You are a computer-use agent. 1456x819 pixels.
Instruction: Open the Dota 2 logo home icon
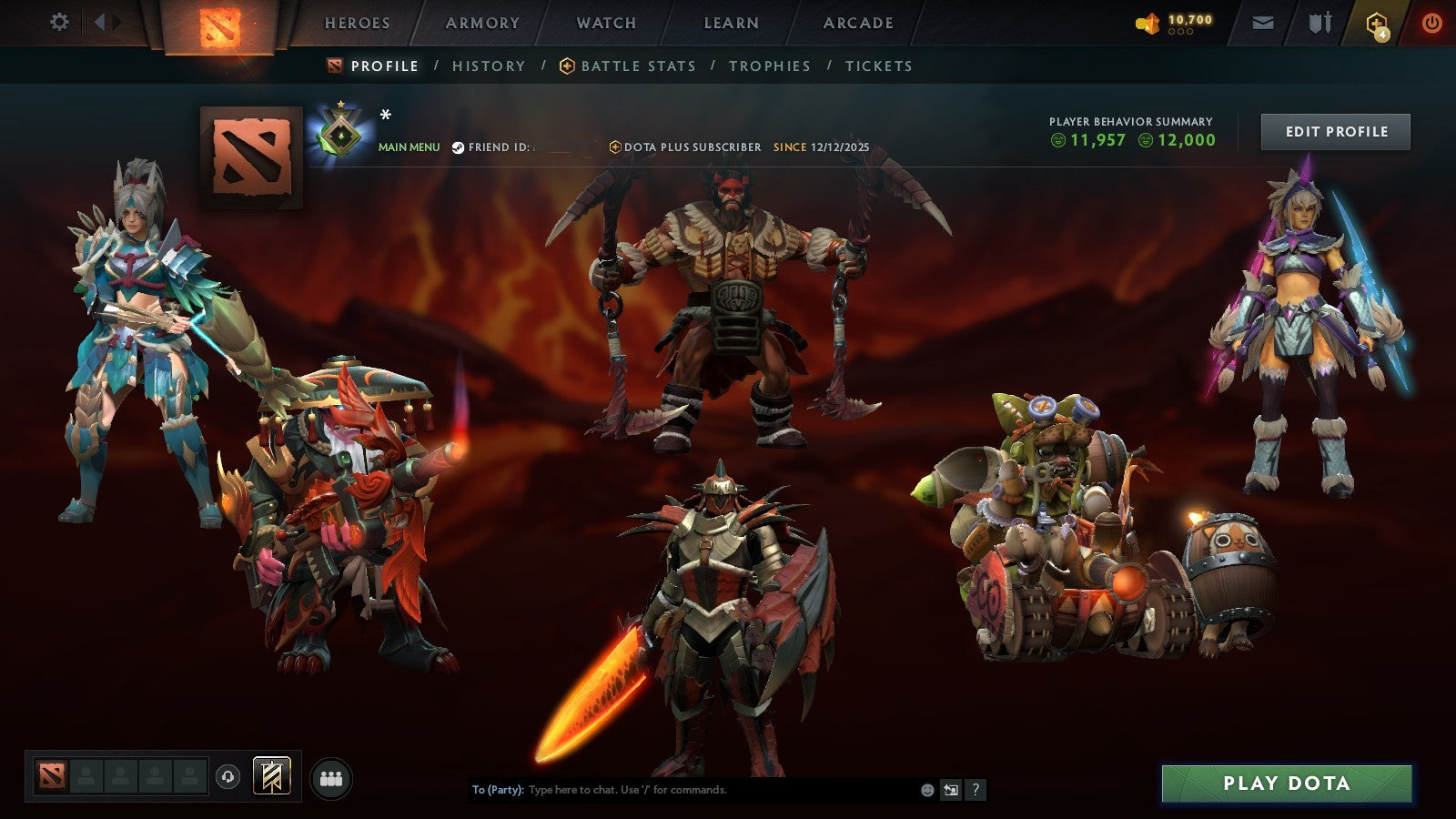coord(221,25)
